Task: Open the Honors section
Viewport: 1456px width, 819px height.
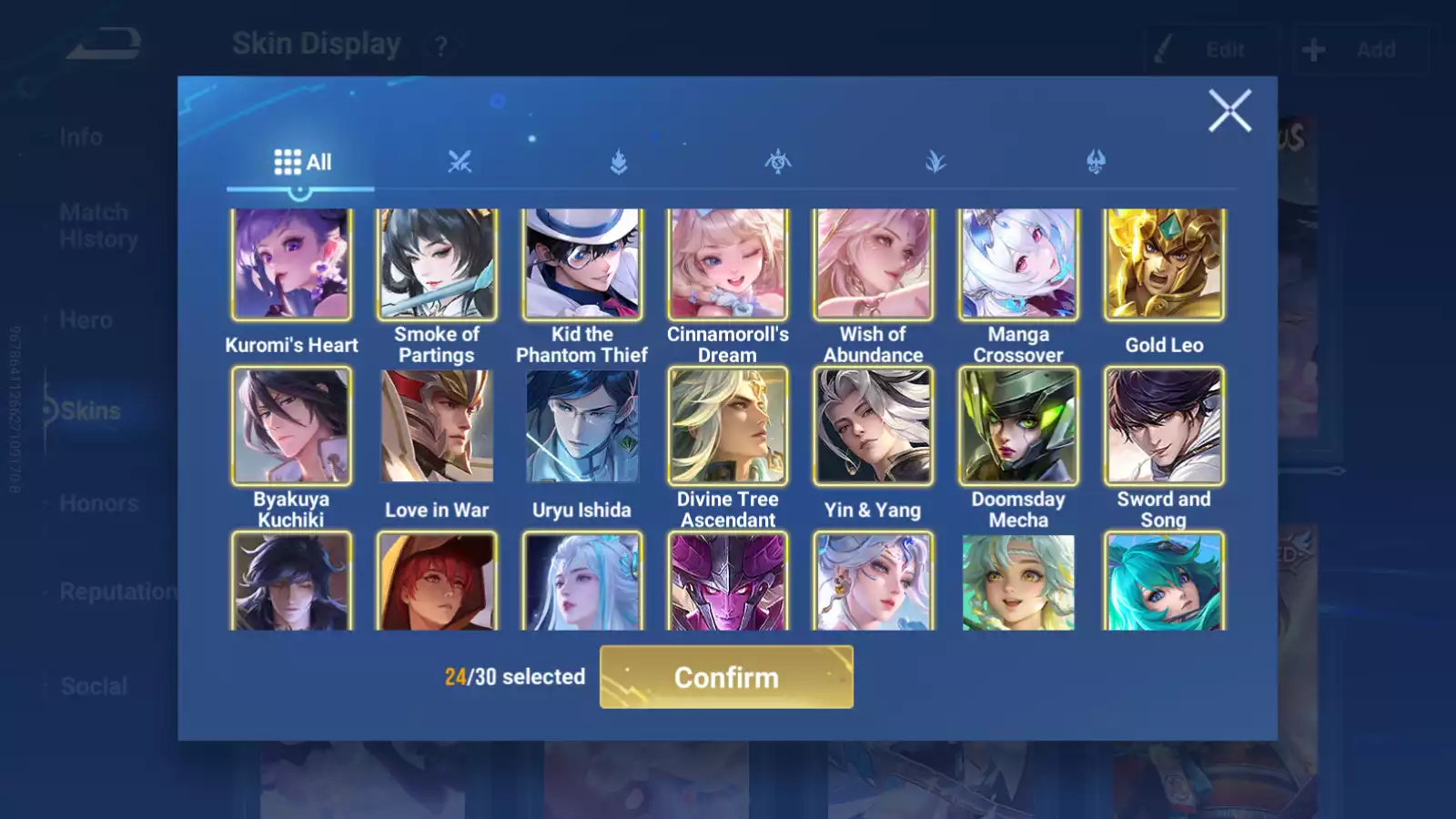Action: click(98, 502)
